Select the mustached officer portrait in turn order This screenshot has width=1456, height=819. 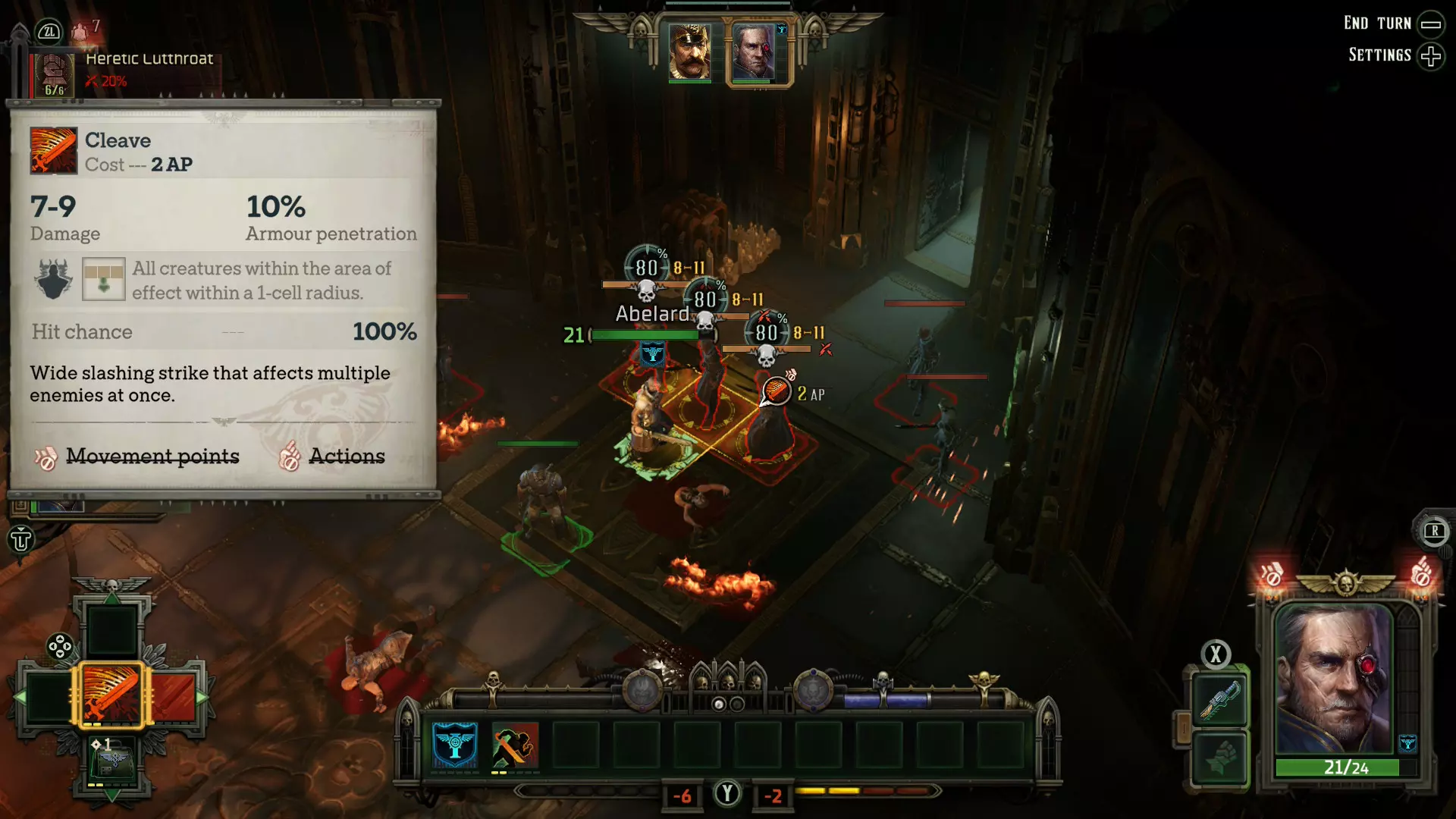pyautogui.click(x=689, y=52)
